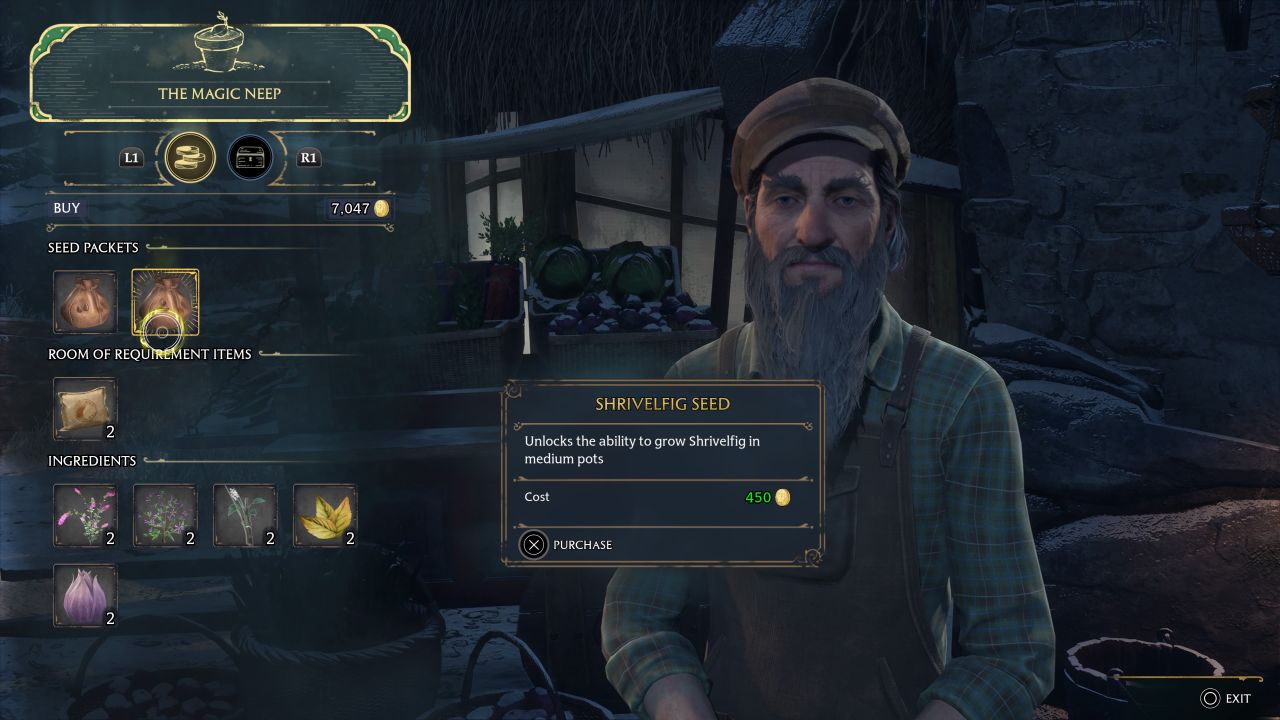The width and height of the screenshot is (1280, 720).
Task: Select the first seed packet pouch
Action: tap(85, 301)
